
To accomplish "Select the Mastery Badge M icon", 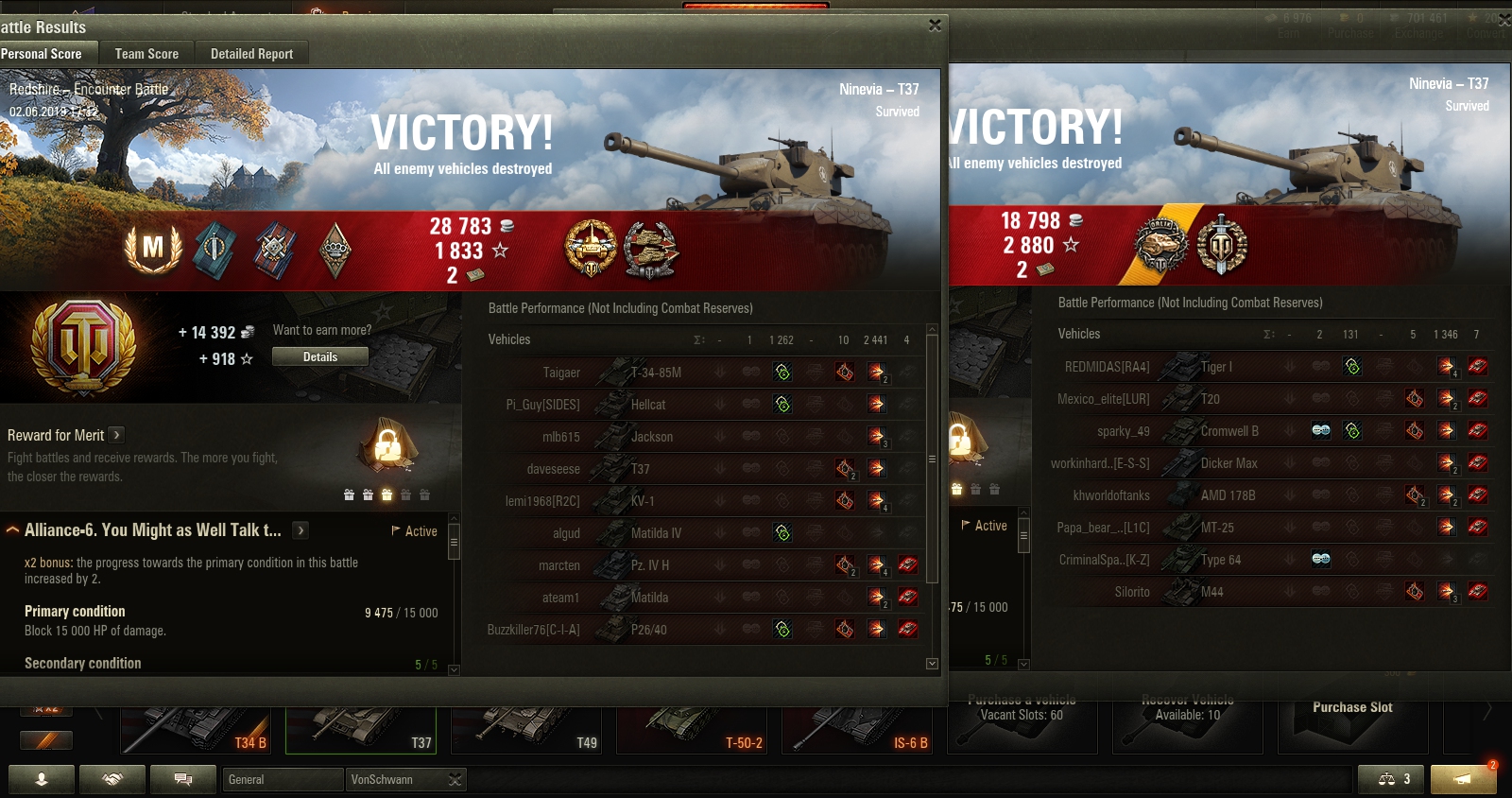I will (x=153, y=249).
